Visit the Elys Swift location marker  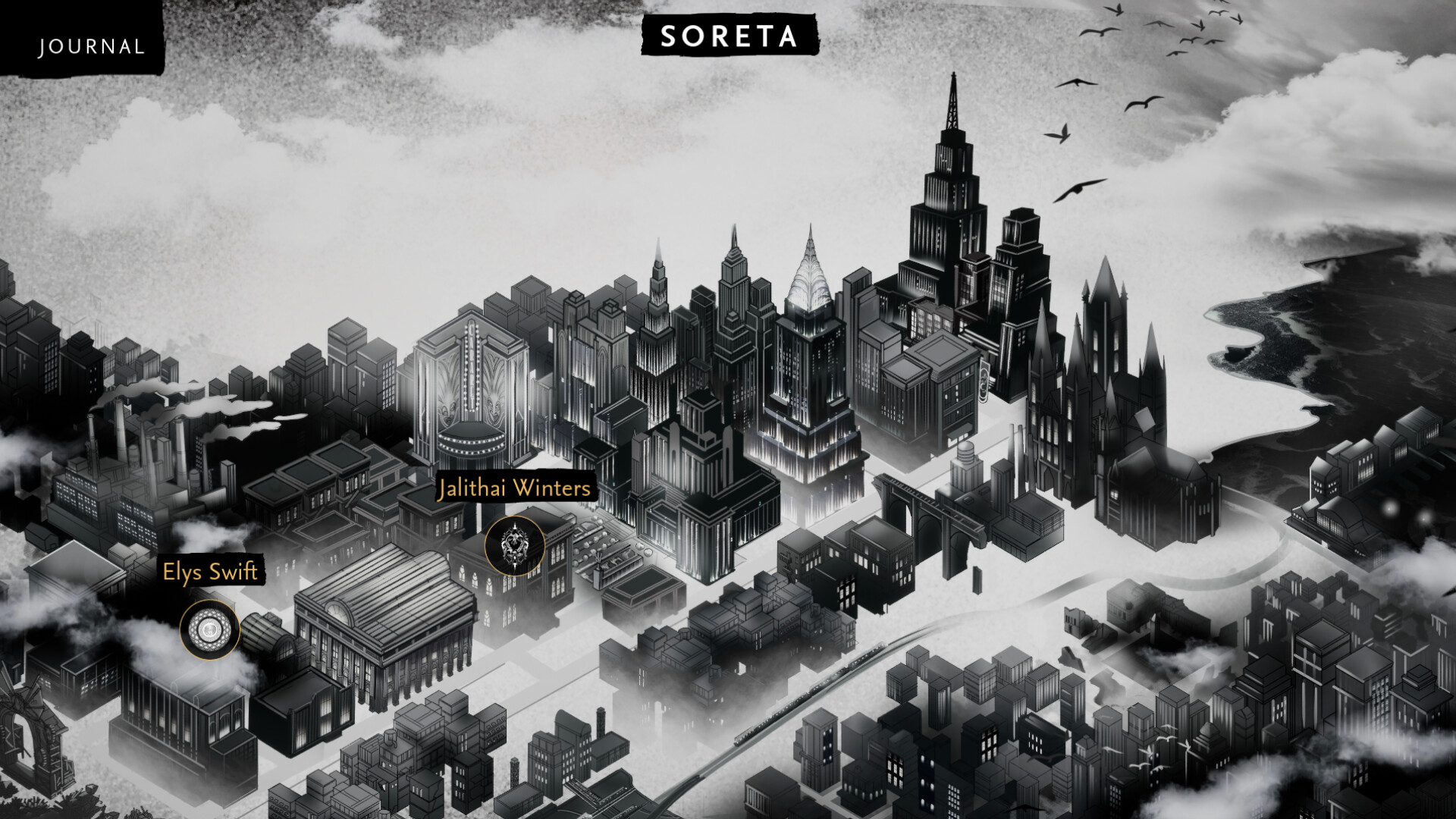click(209, 629)
